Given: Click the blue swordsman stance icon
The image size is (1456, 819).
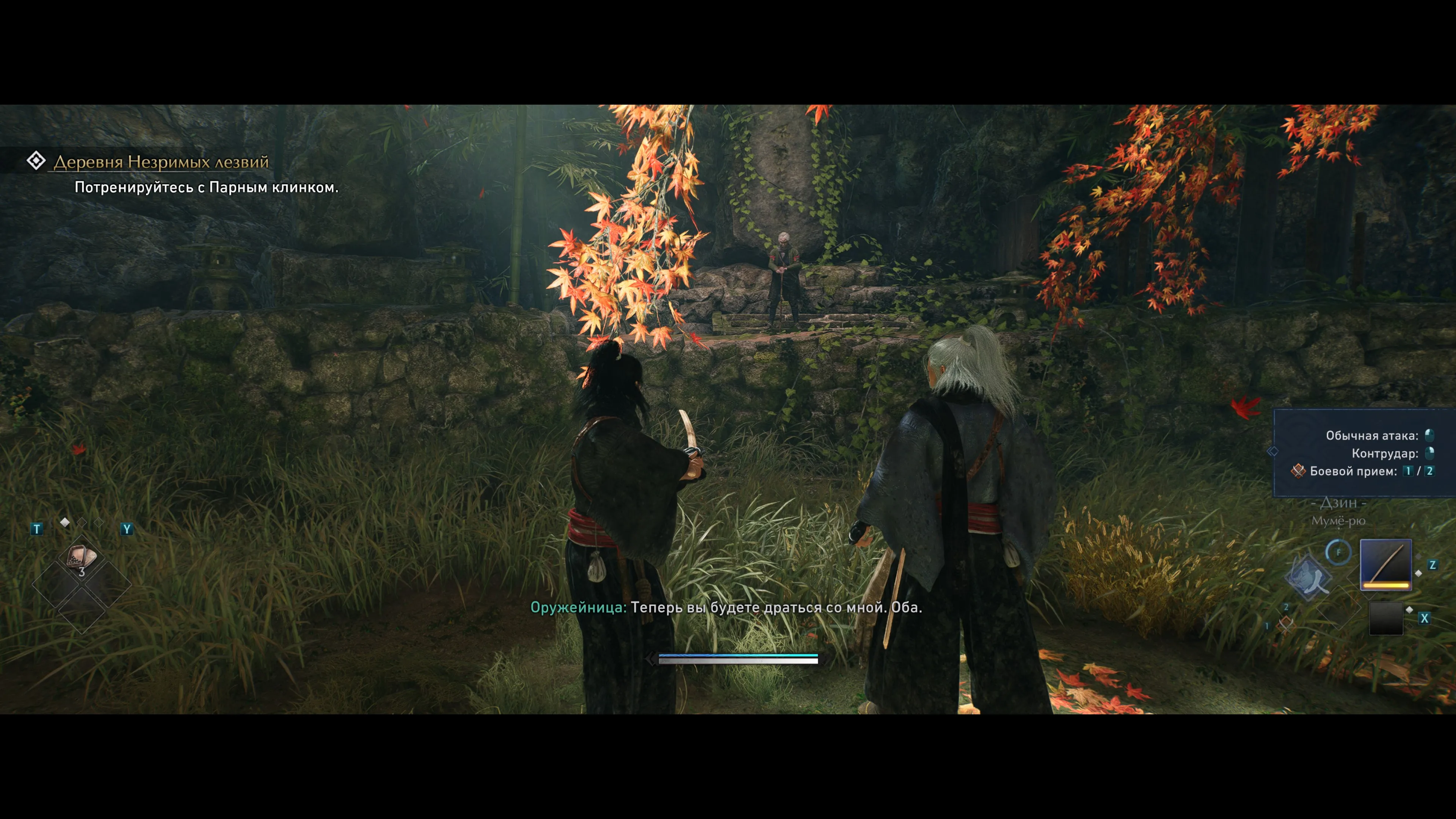Looking at the screenshot, I should click(x=1309, y=577).
